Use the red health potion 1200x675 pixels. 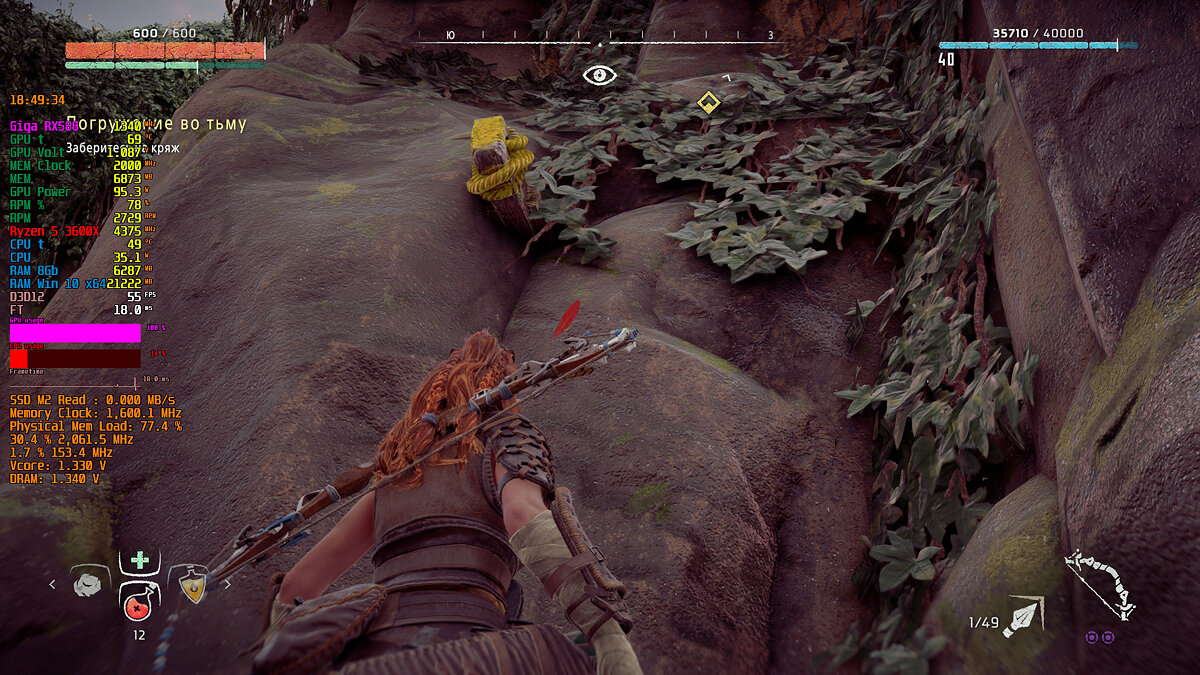pyautogui.click(x=138, y=601)
